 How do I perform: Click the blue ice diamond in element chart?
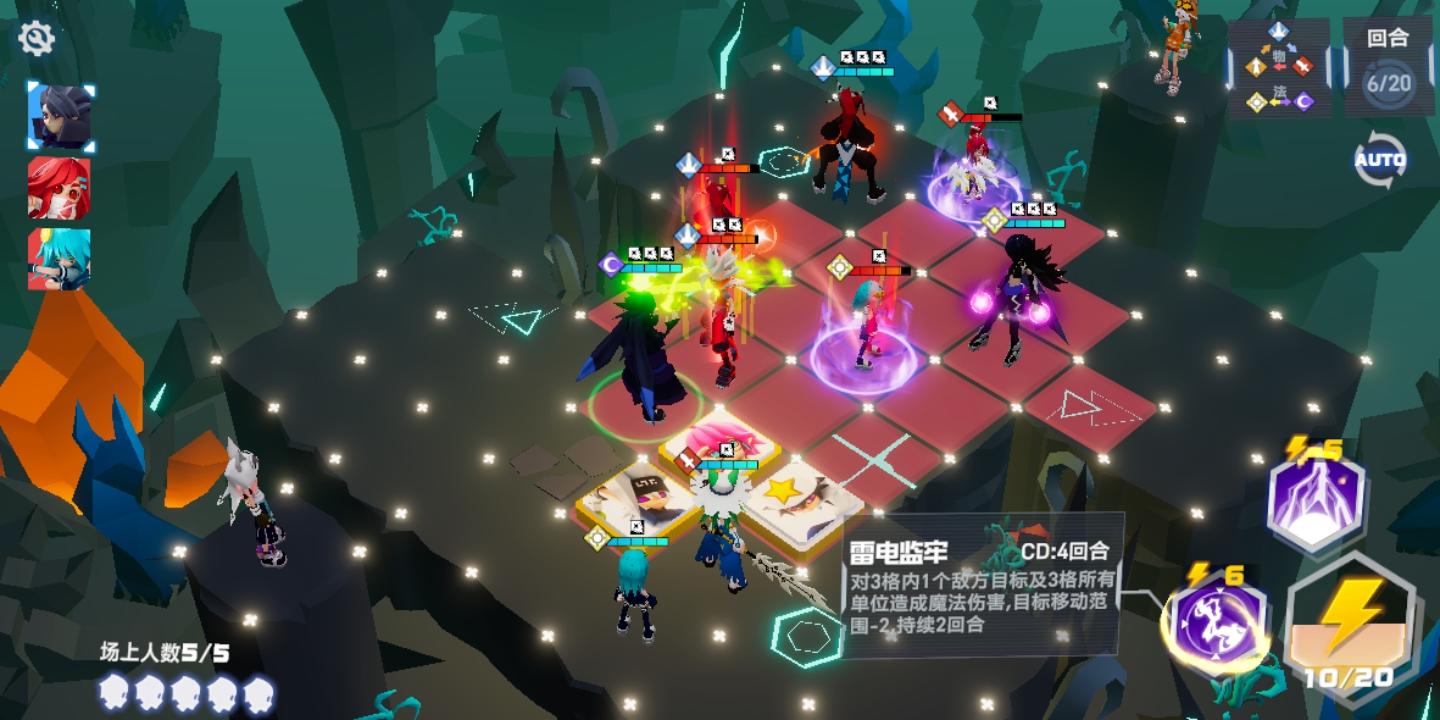[x=1278, y=30]
